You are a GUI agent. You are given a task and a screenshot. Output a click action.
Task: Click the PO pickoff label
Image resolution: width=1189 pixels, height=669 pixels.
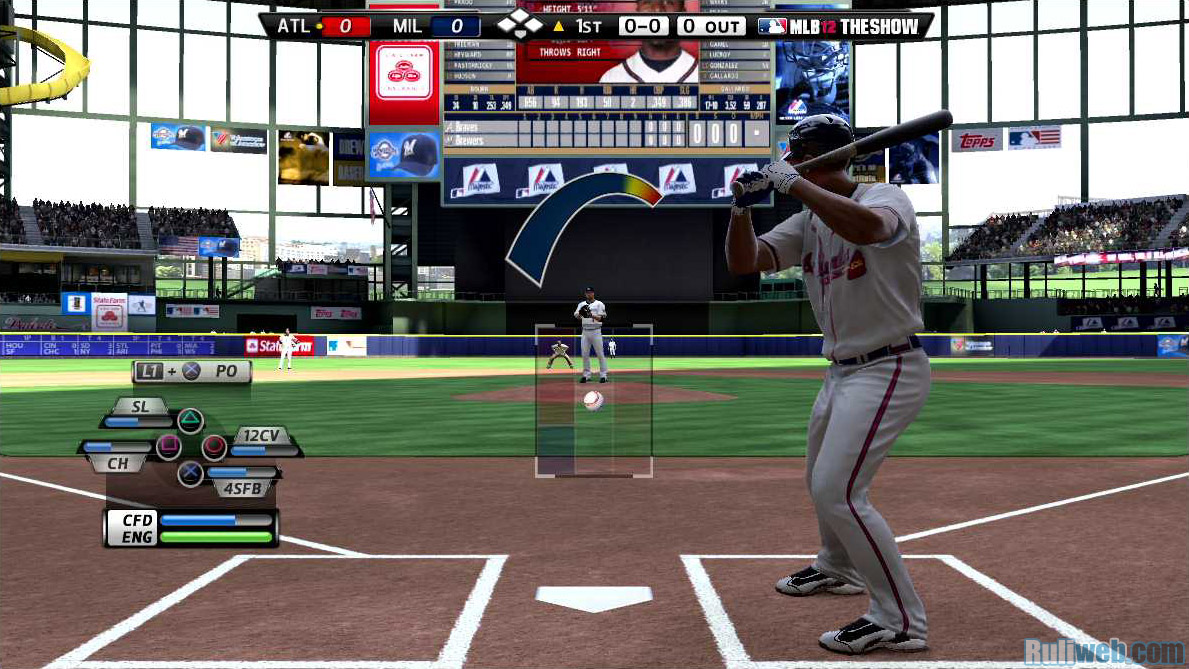(226, 371)
